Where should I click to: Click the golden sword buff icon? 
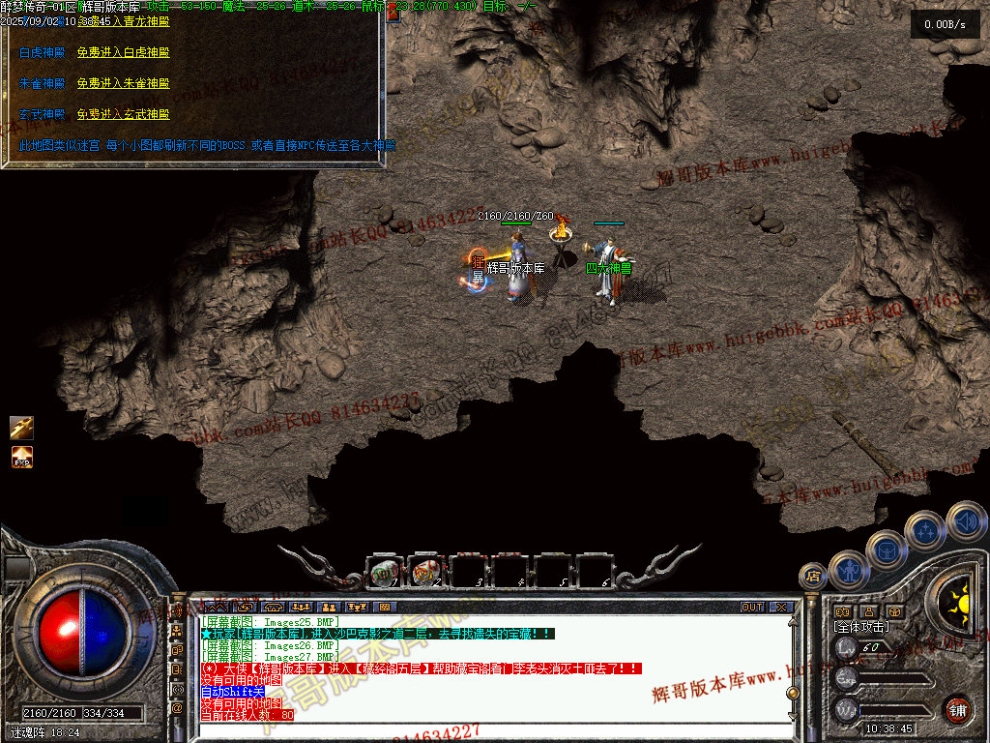pyautogui.click(x=22, y=428)
